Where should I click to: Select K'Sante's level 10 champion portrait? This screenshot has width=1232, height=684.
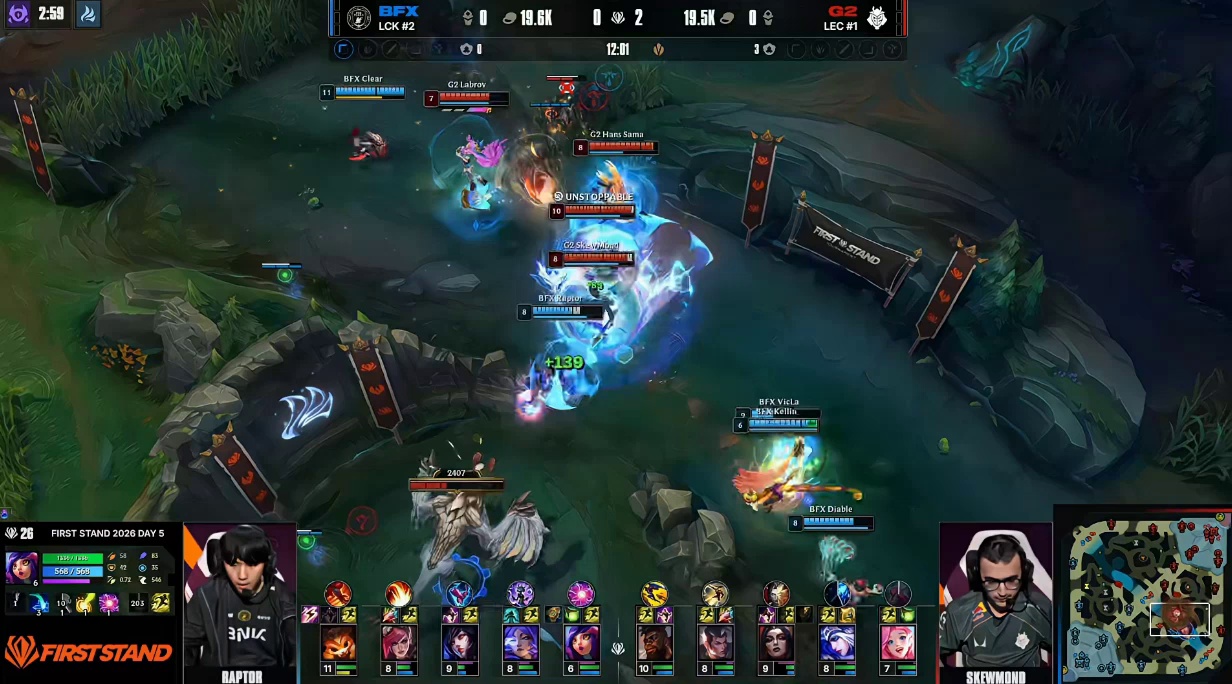click(654, 642)
